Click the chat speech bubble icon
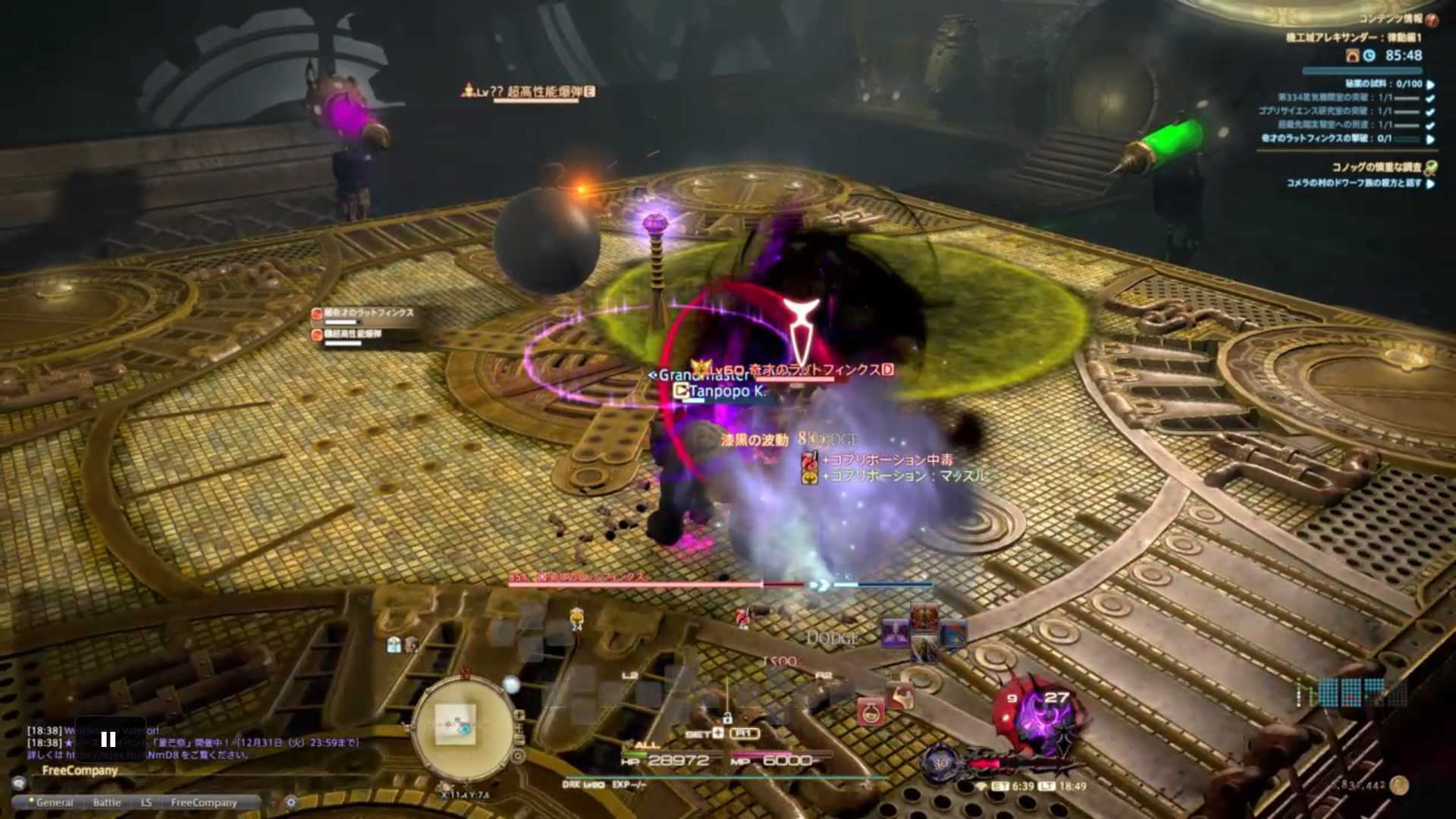 [19, 783]
